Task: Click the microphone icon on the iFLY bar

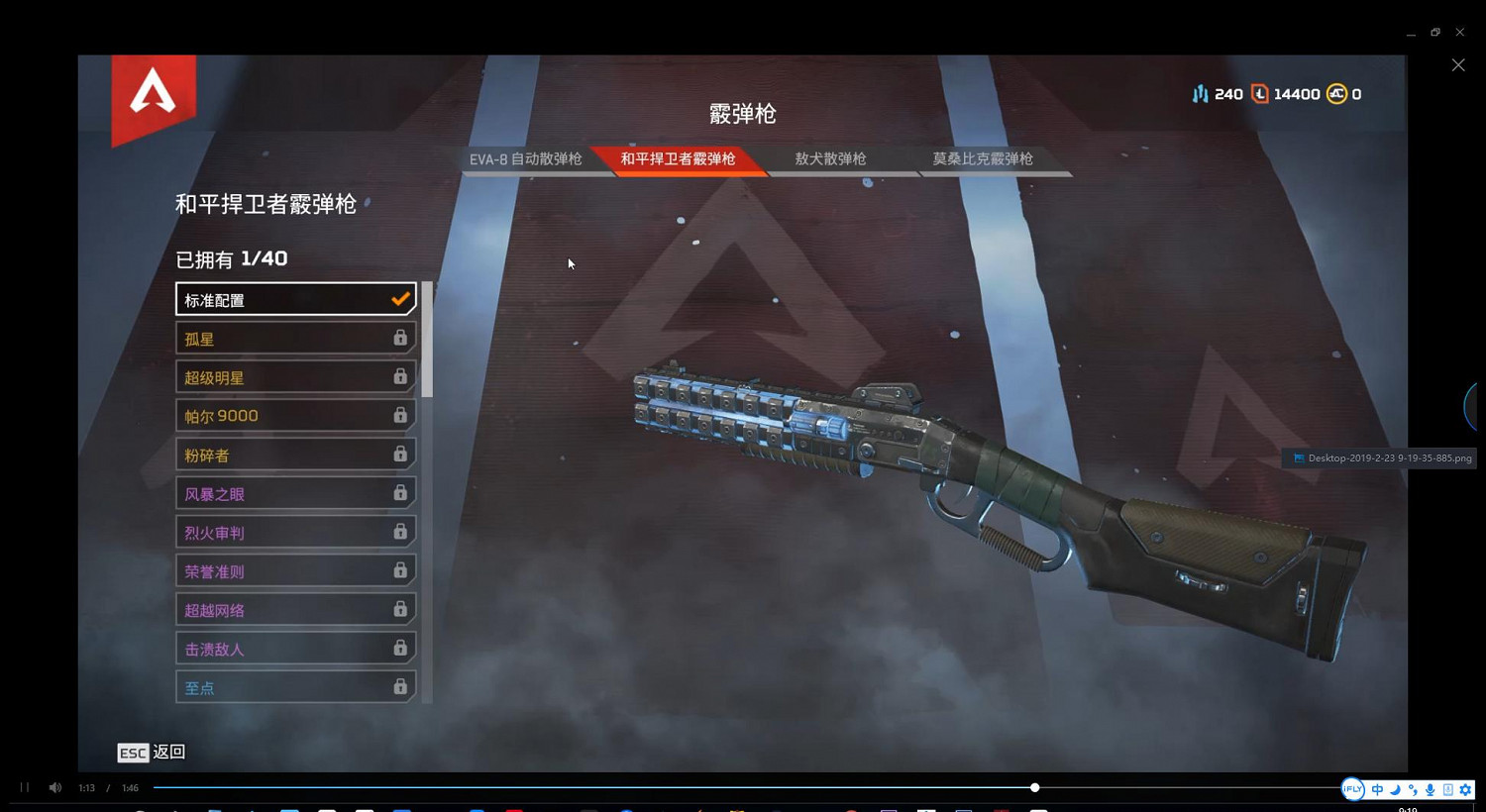Action: click(1431, 789)
